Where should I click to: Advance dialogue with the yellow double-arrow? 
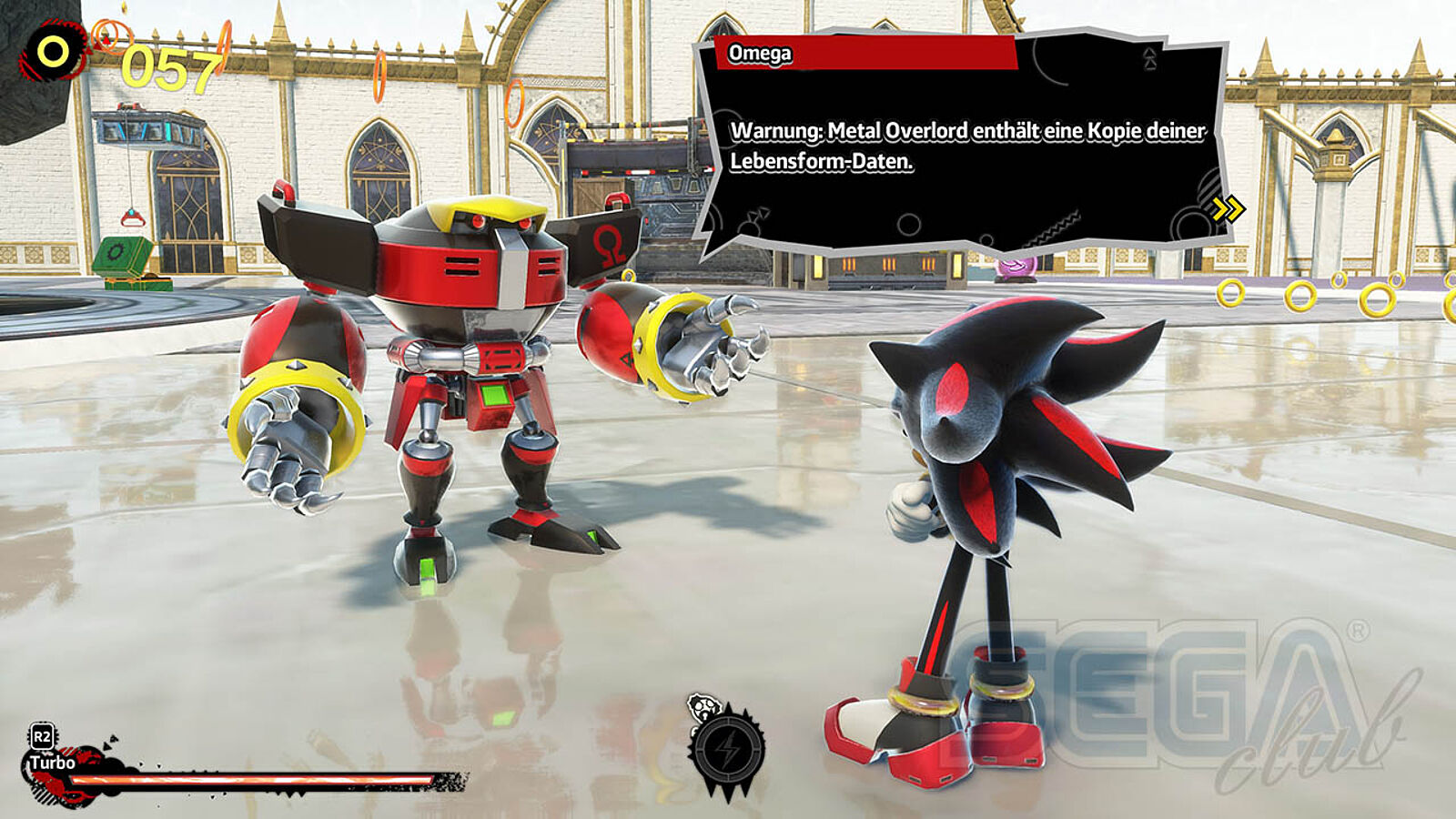point(1228,210)
